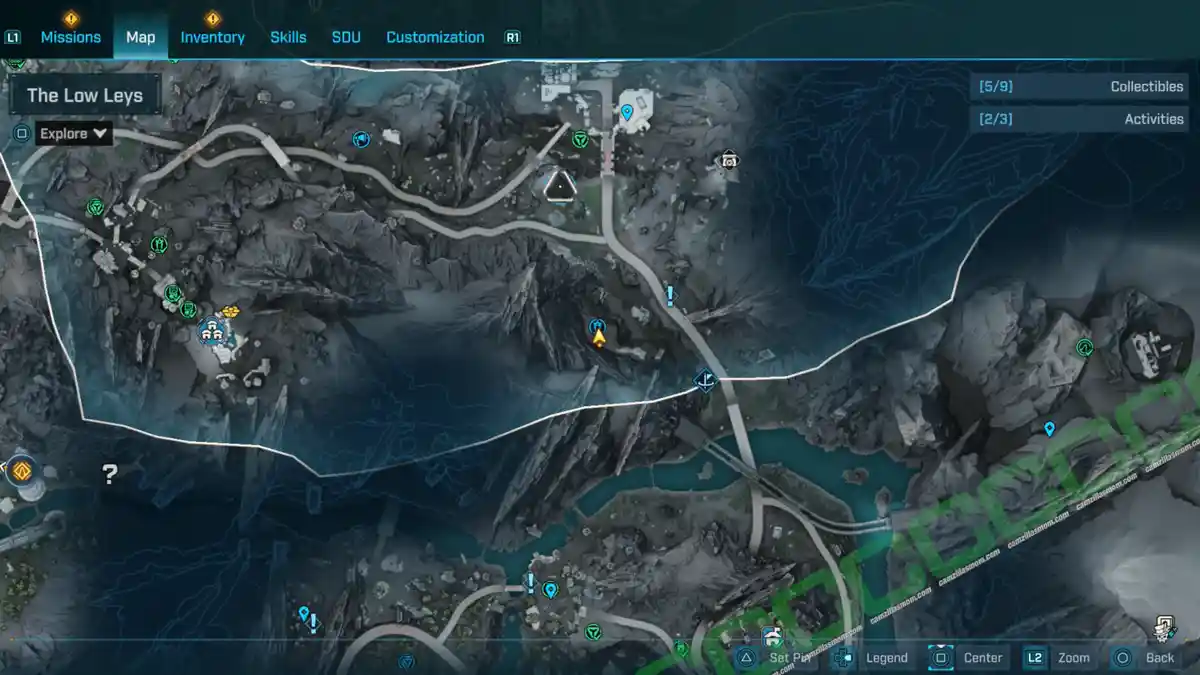Viewport: 1200px width, 675px height.
Task: Expand the Explore dropdown
Action: tap(74, 133)
